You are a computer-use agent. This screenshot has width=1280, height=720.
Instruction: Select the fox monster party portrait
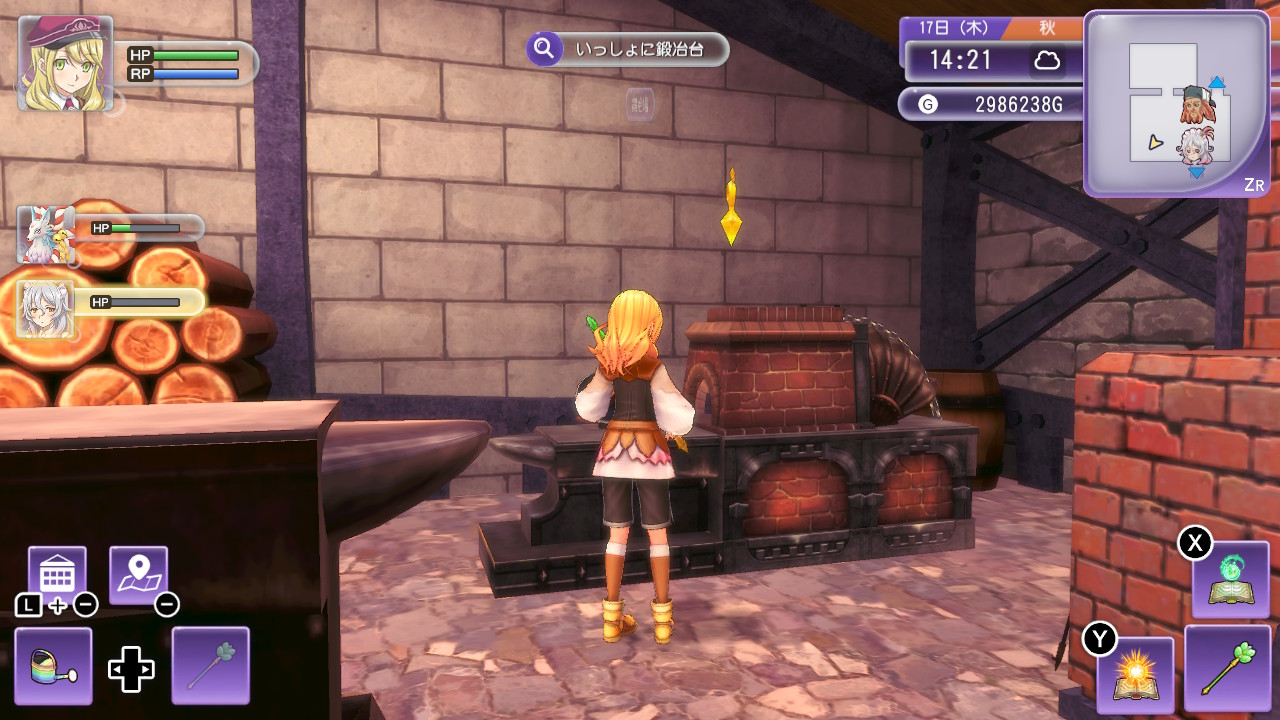tap(46, 235)
